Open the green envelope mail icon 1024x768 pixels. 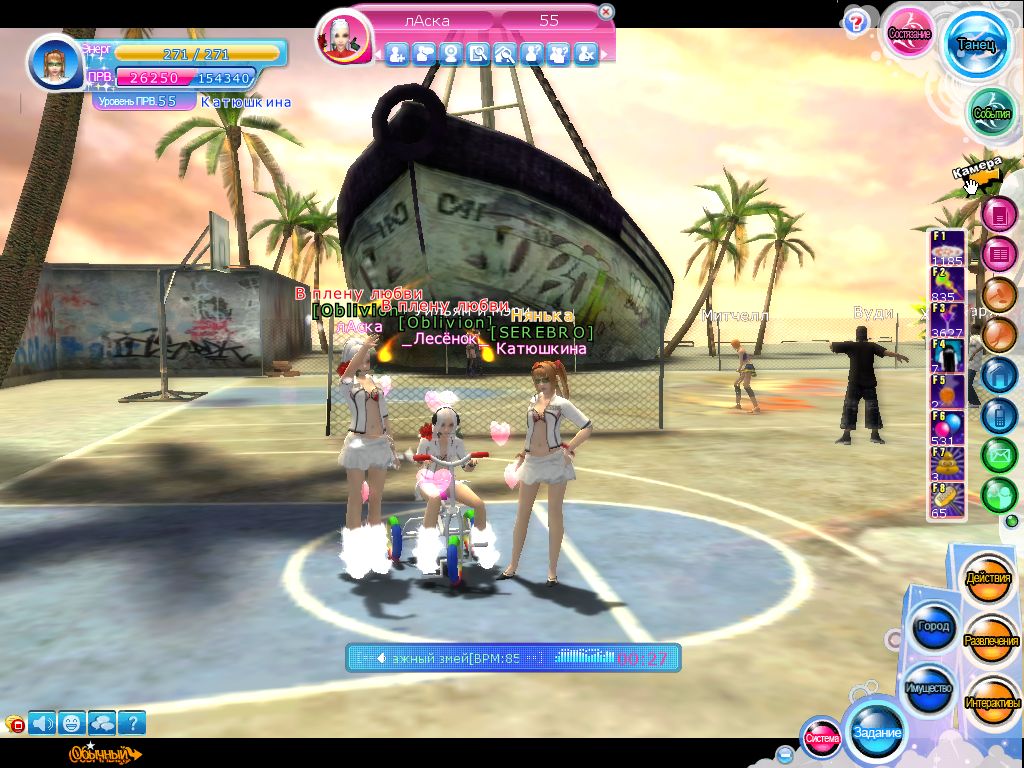tap(998, 455)
